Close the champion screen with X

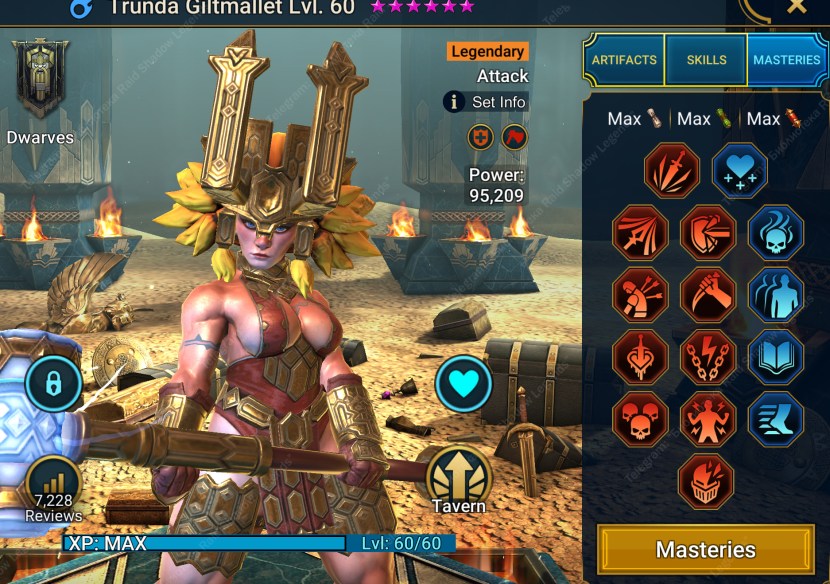click(796, 6)
